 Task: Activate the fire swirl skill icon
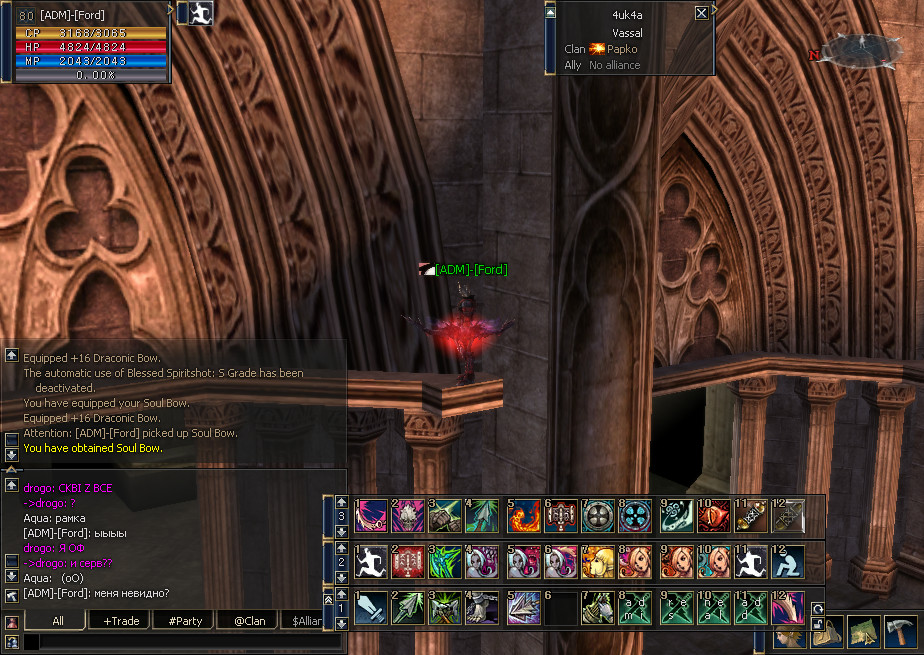pos(524,516)
